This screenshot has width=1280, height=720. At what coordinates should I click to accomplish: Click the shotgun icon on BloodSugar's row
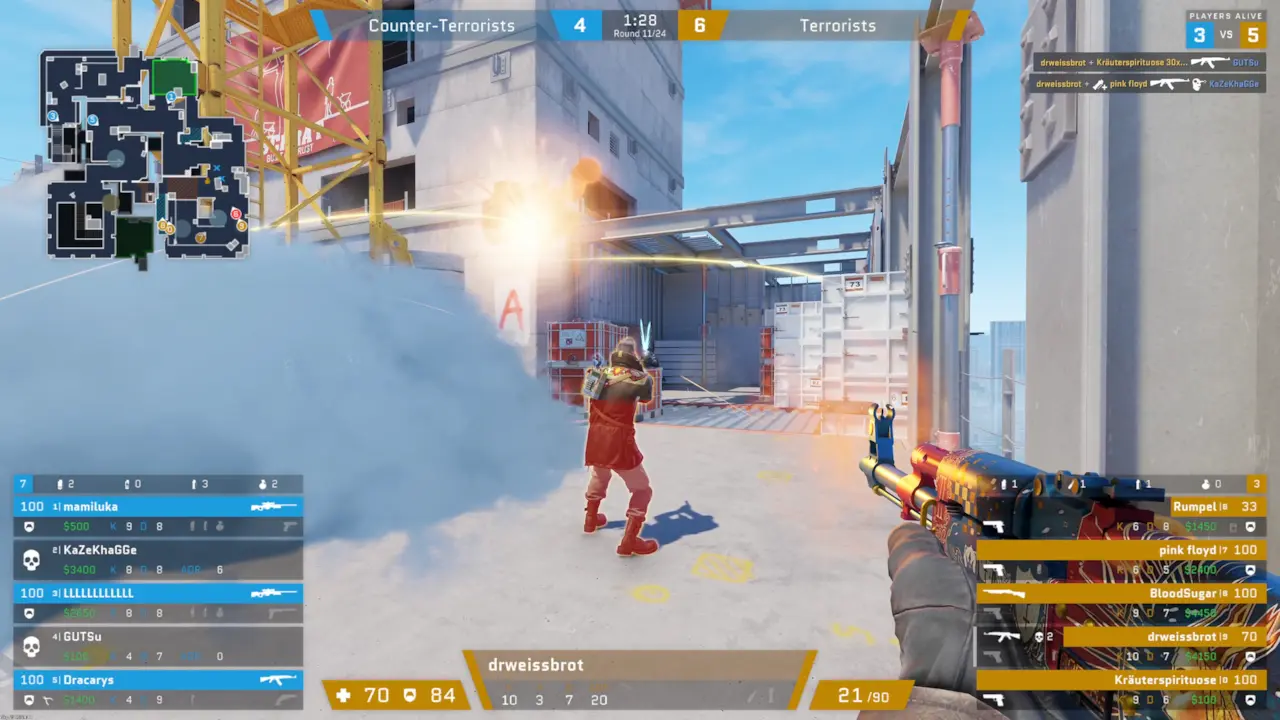point(1002,593)
